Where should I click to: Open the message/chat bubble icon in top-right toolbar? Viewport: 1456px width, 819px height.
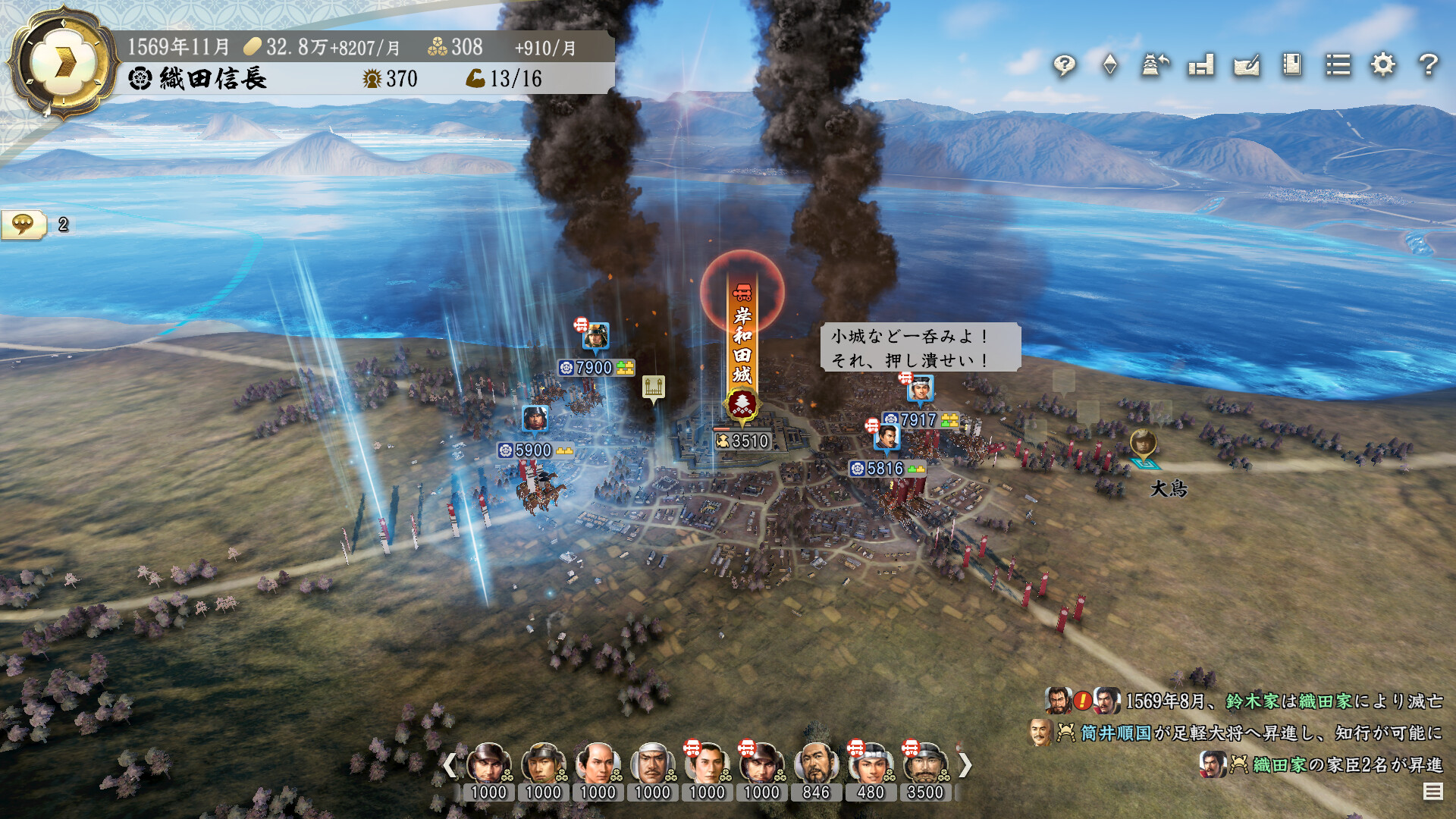click(x=1064, y=67)
